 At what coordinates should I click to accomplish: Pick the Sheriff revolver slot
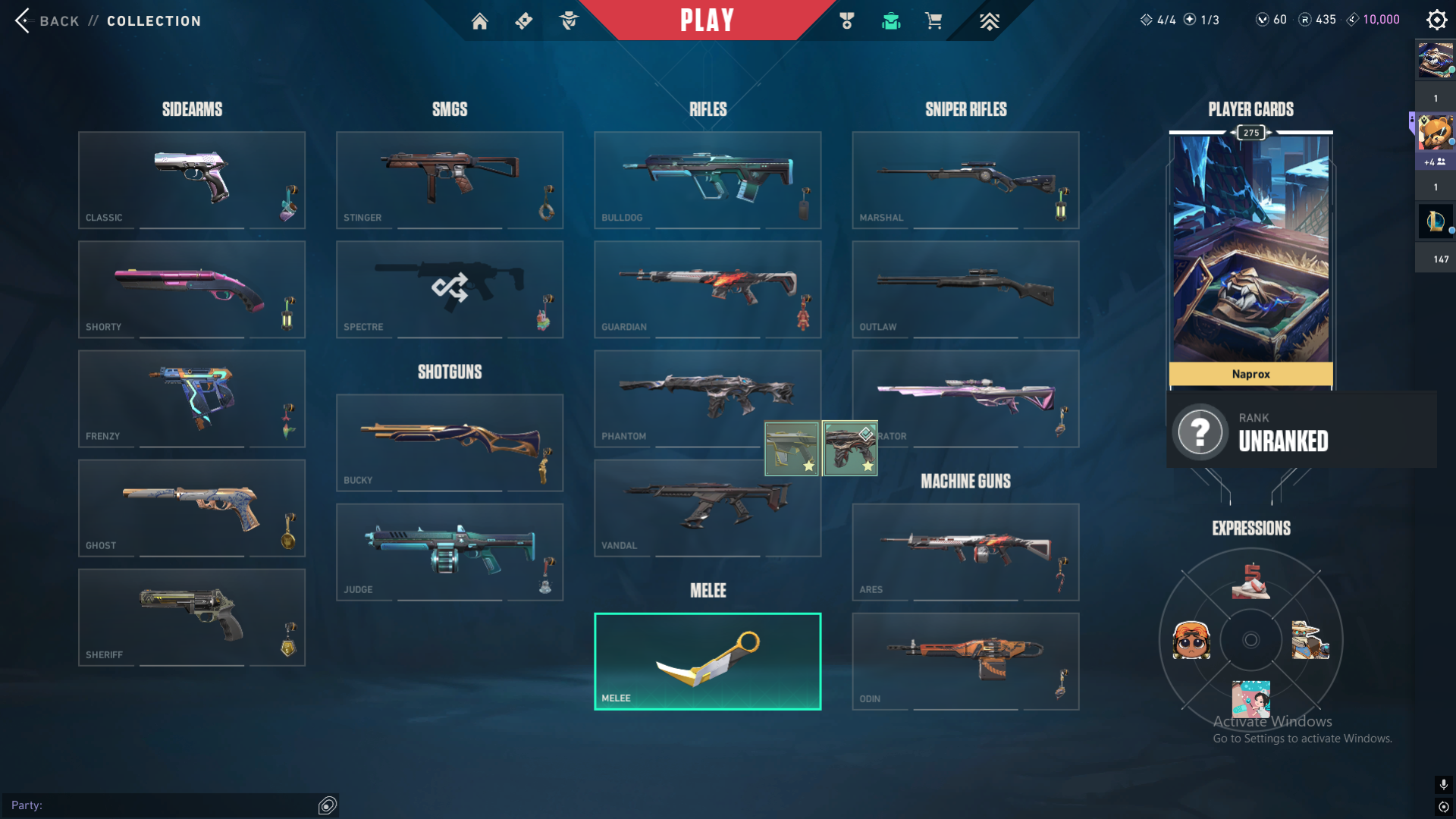192,617
